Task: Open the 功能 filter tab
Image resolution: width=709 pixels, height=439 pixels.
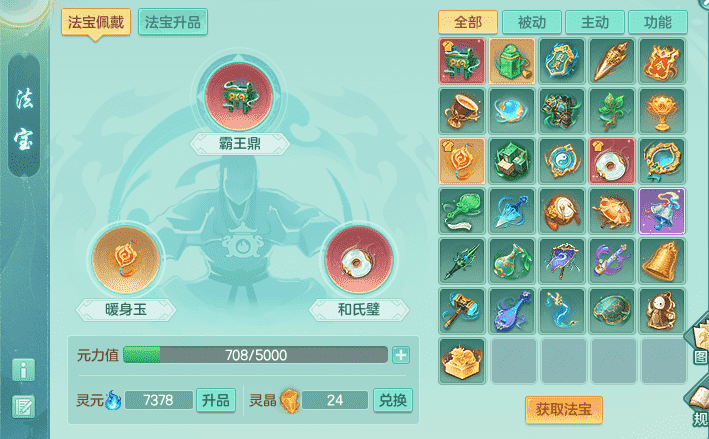Action: click(657, 22)
